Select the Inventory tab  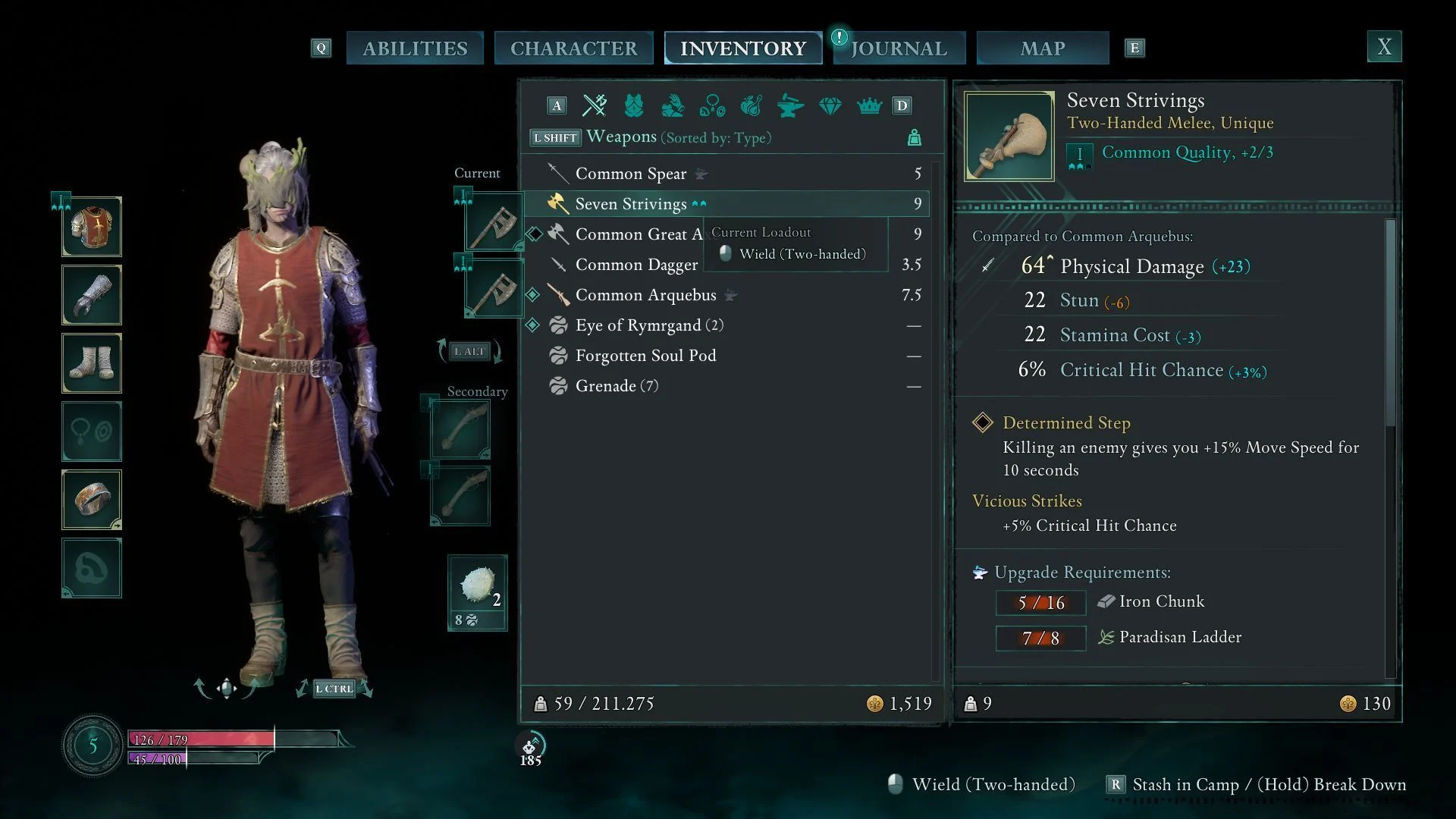click(742, 49)
